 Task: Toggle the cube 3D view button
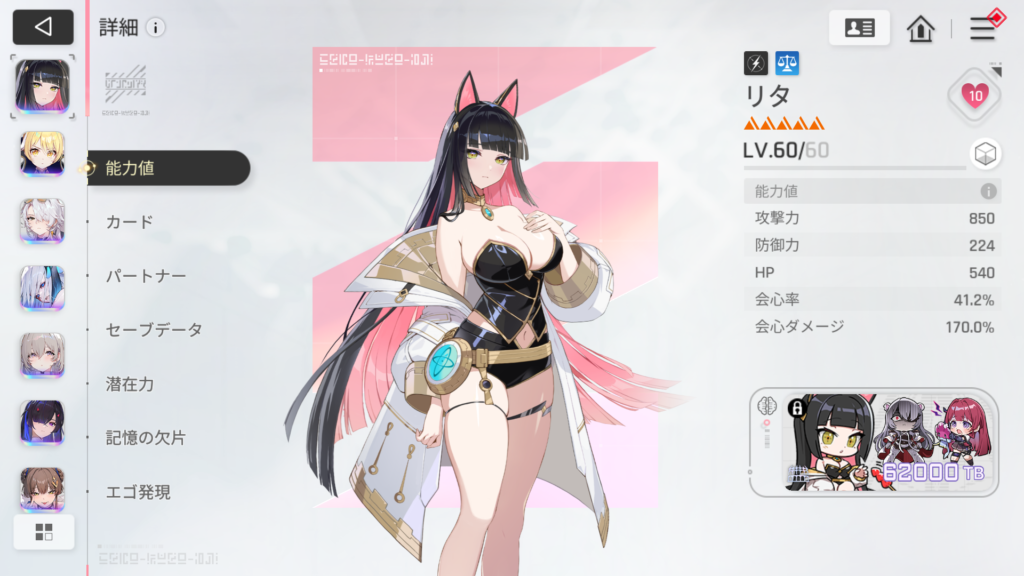pos(985,154)
